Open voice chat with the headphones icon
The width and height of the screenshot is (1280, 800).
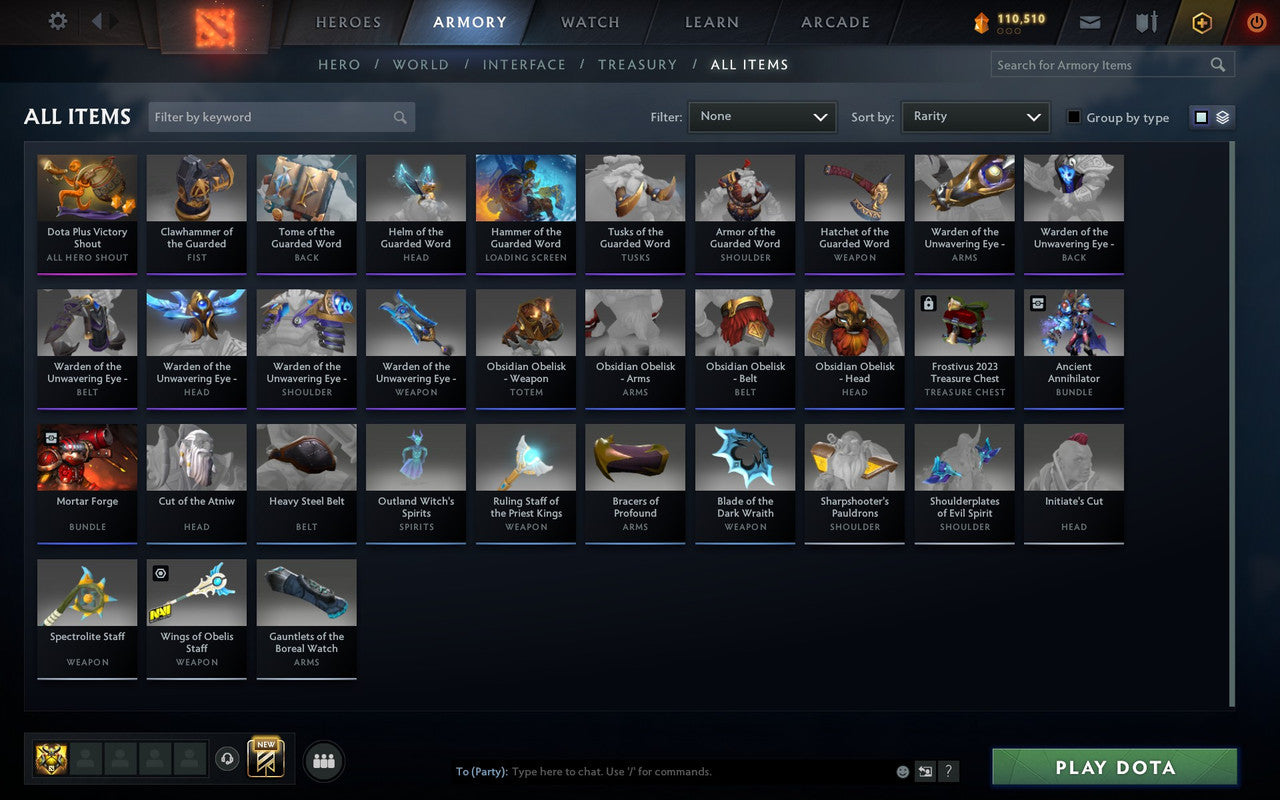click(228, 760)
